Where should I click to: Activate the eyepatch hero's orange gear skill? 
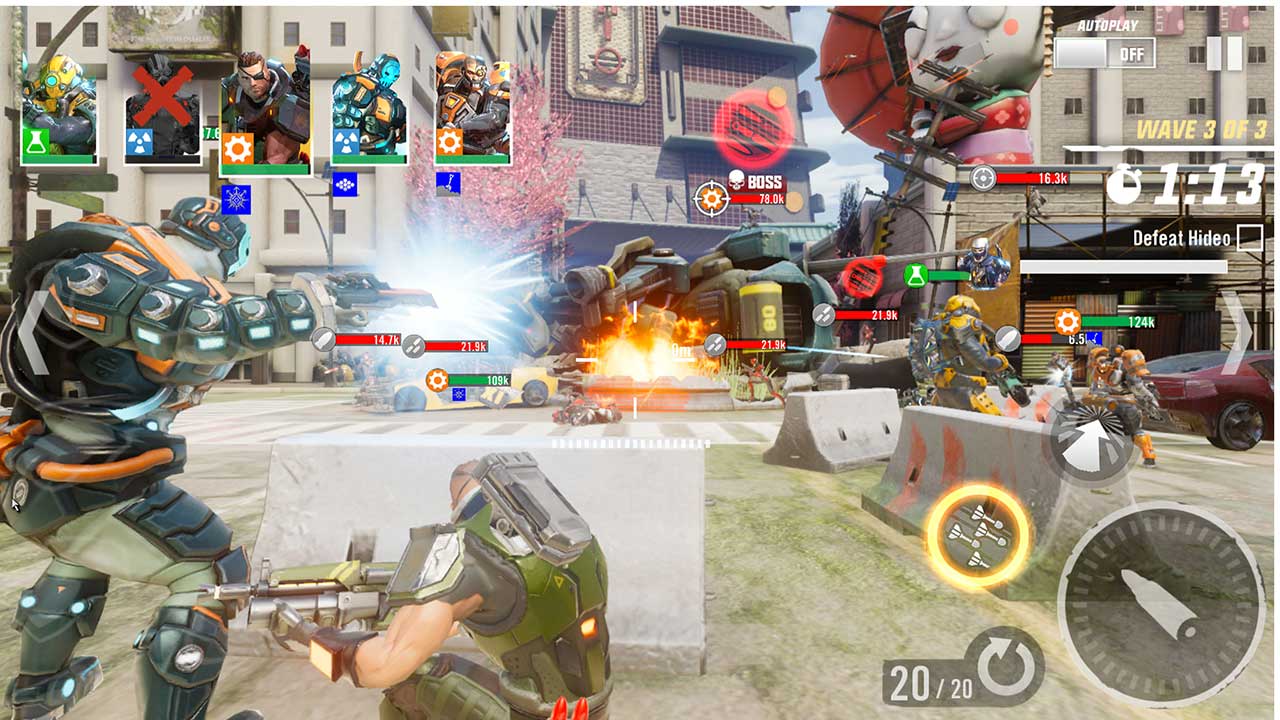coord(236,146)
